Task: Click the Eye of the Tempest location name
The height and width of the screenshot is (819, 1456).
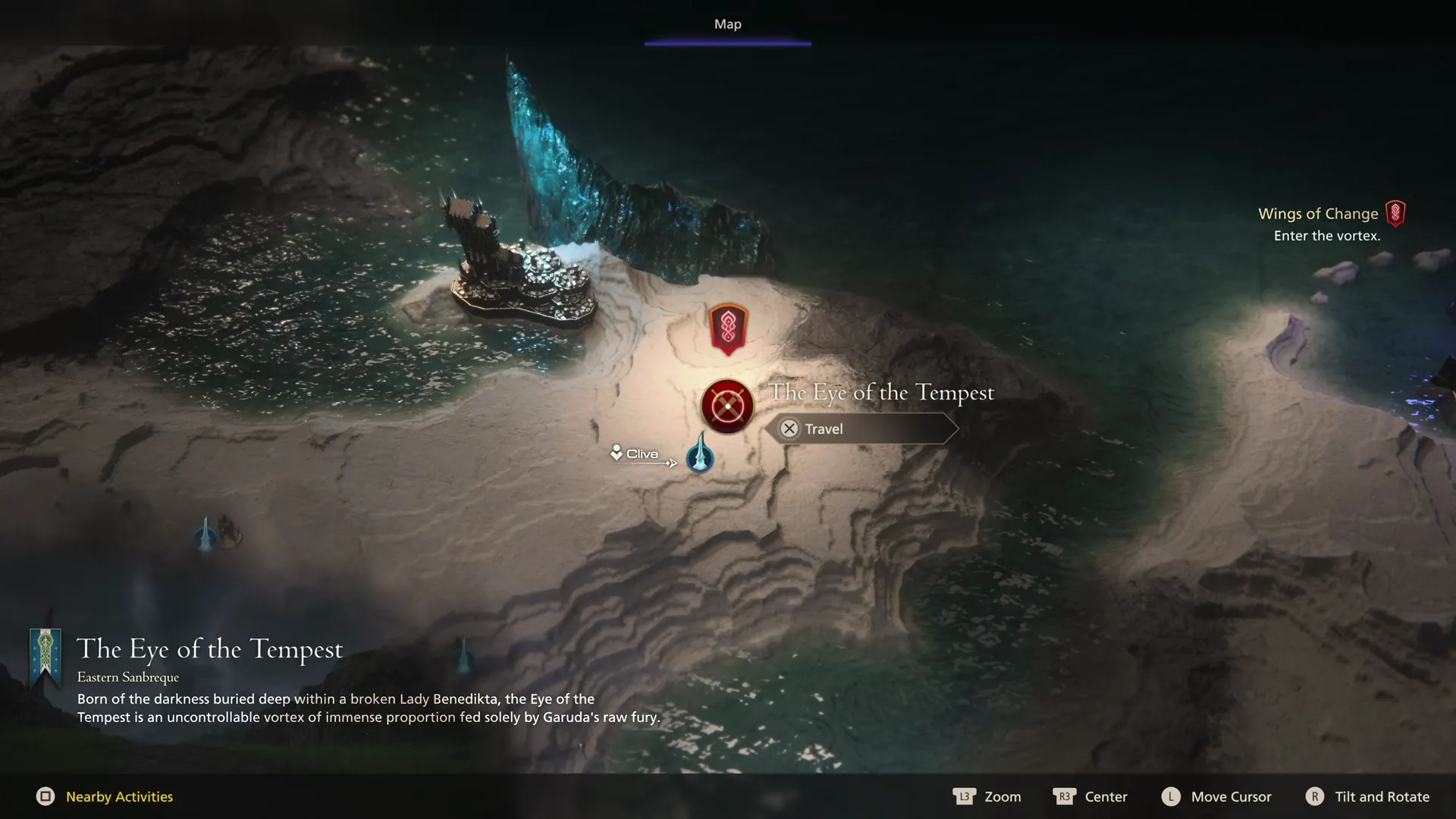Action: tap(882, 392)
